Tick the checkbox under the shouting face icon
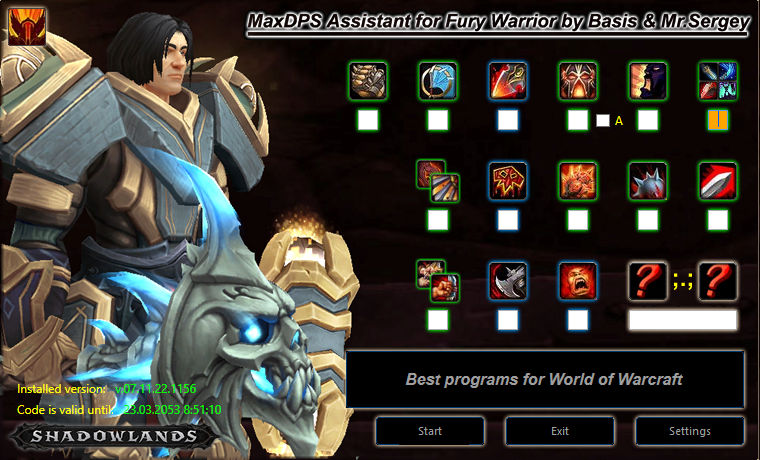The image size is (760, 460). pyautogui.click(x=578, y=320)
